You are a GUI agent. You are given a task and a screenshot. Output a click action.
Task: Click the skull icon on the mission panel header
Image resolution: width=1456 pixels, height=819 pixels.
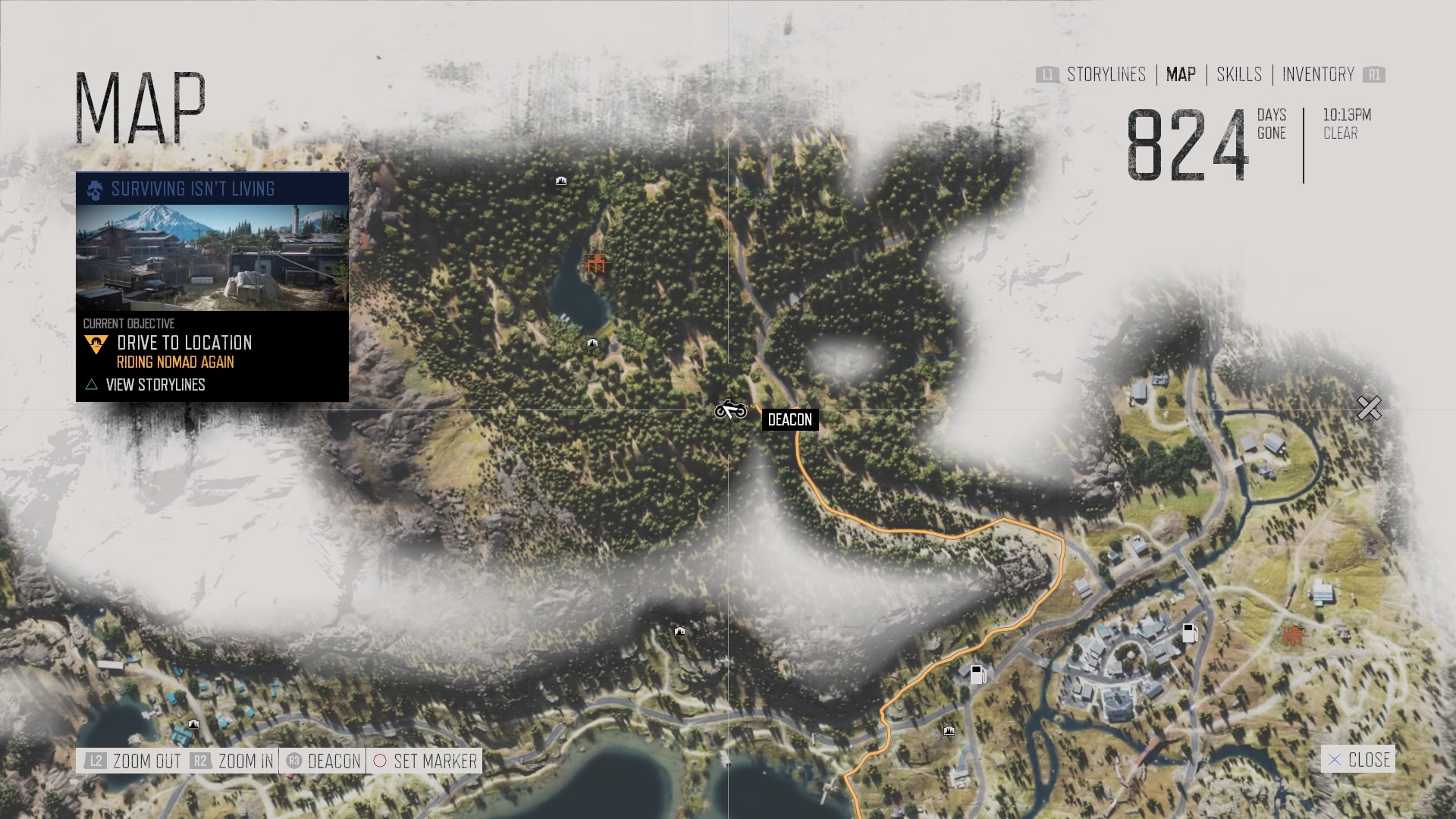[x=94, y=190]
